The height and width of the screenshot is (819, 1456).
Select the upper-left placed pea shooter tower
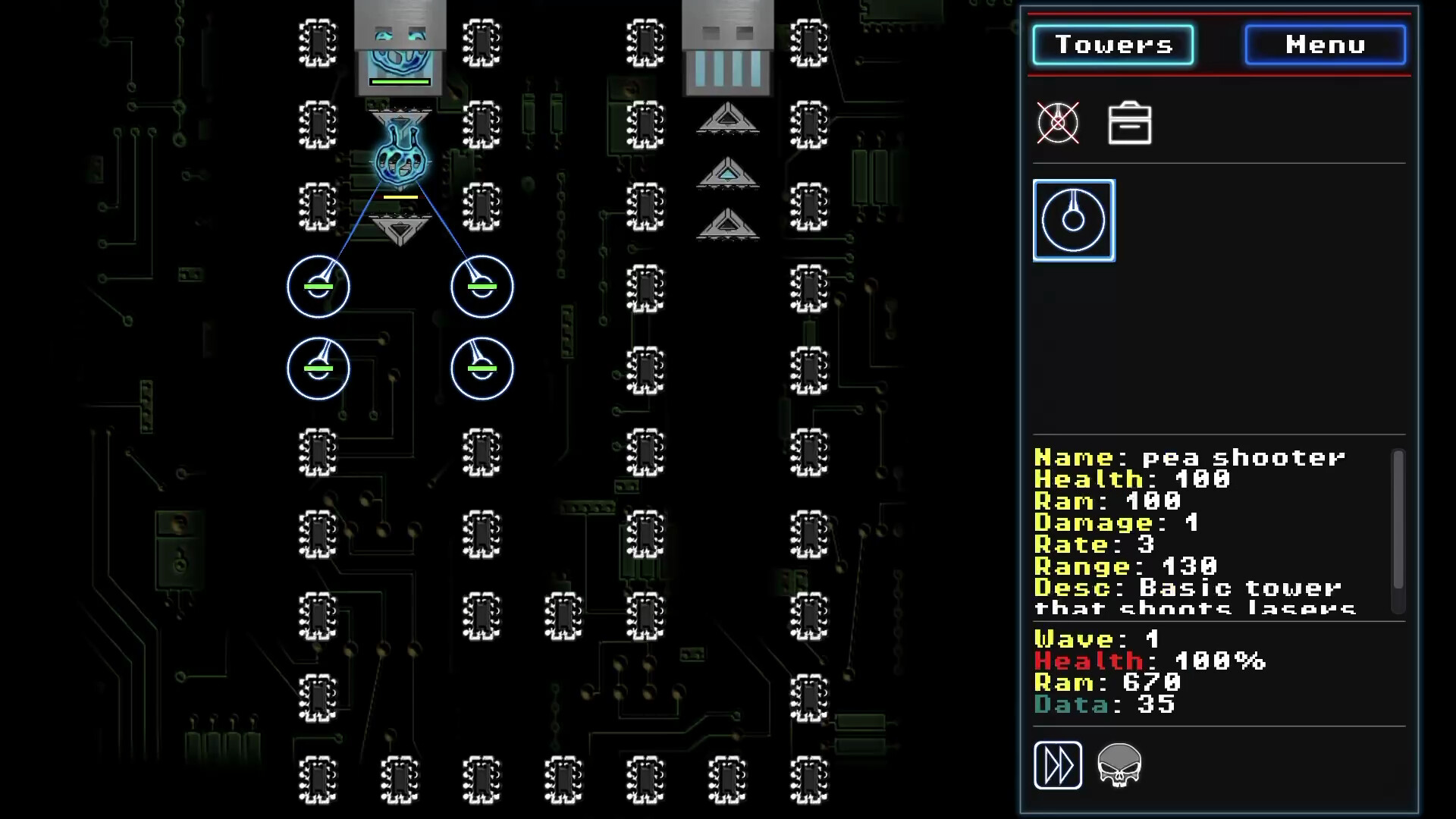318,287
